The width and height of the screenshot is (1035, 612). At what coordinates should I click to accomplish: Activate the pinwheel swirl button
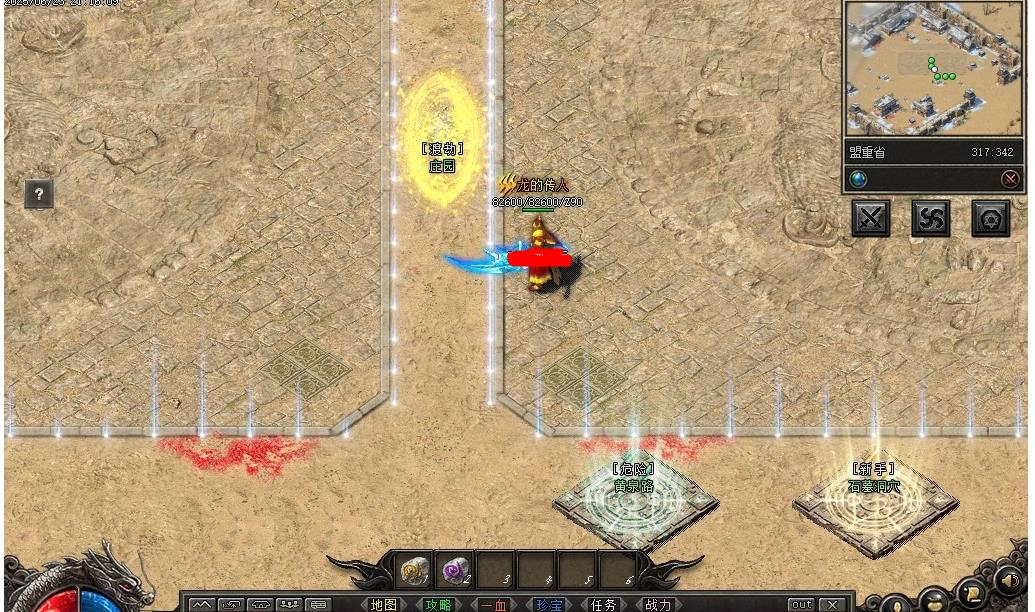click(930, 218)
